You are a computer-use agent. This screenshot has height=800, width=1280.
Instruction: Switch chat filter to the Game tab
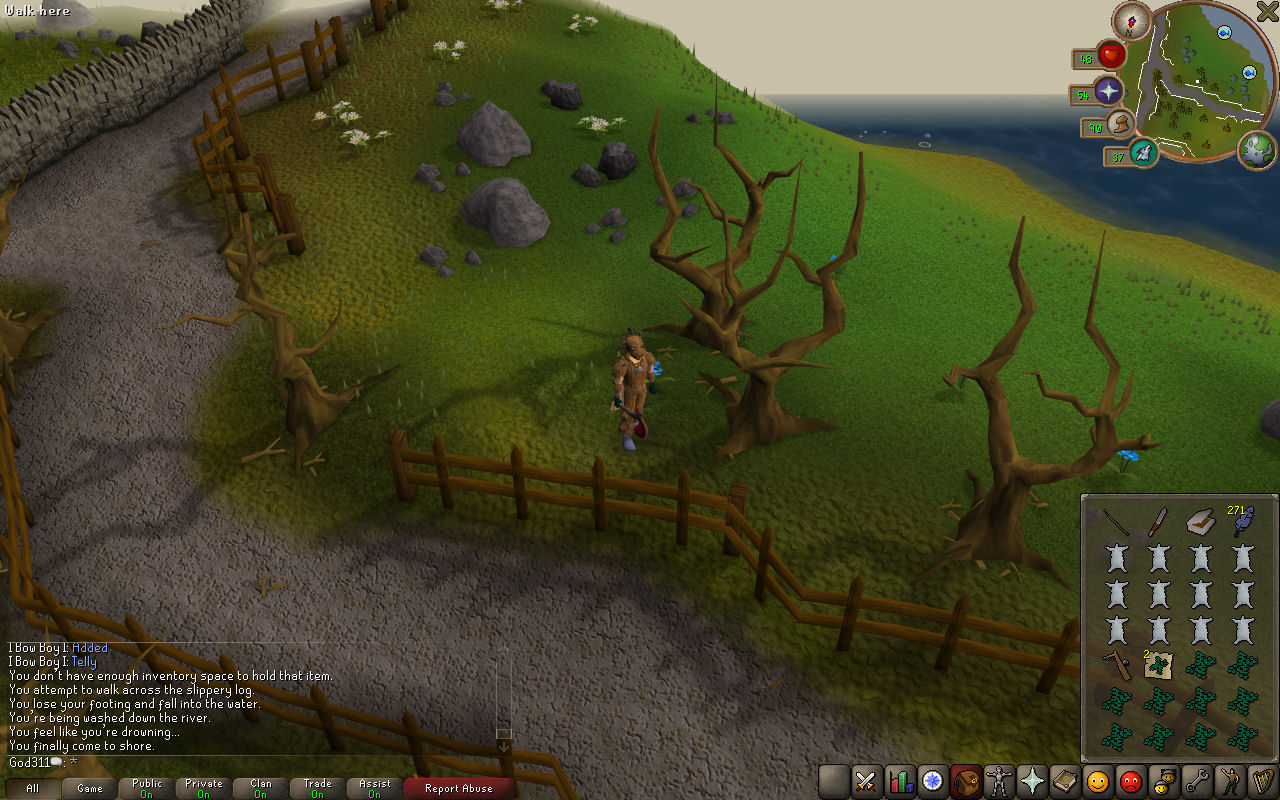pyautogui.click(x=90, y=788)
